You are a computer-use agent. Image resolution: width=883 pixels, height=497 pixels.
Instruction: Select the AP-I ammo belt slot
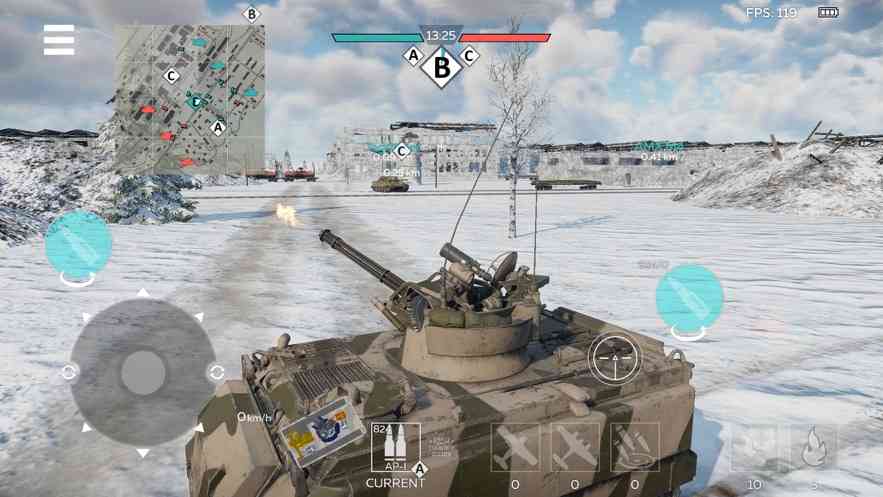click(395, 447)
